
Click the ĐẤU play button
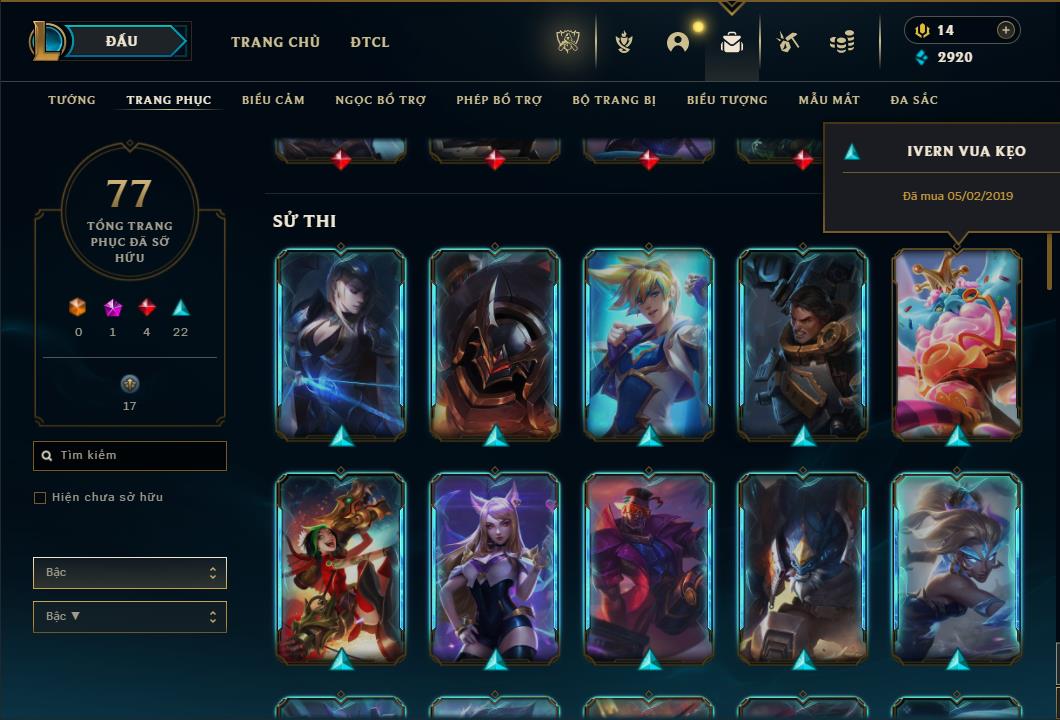121,41
